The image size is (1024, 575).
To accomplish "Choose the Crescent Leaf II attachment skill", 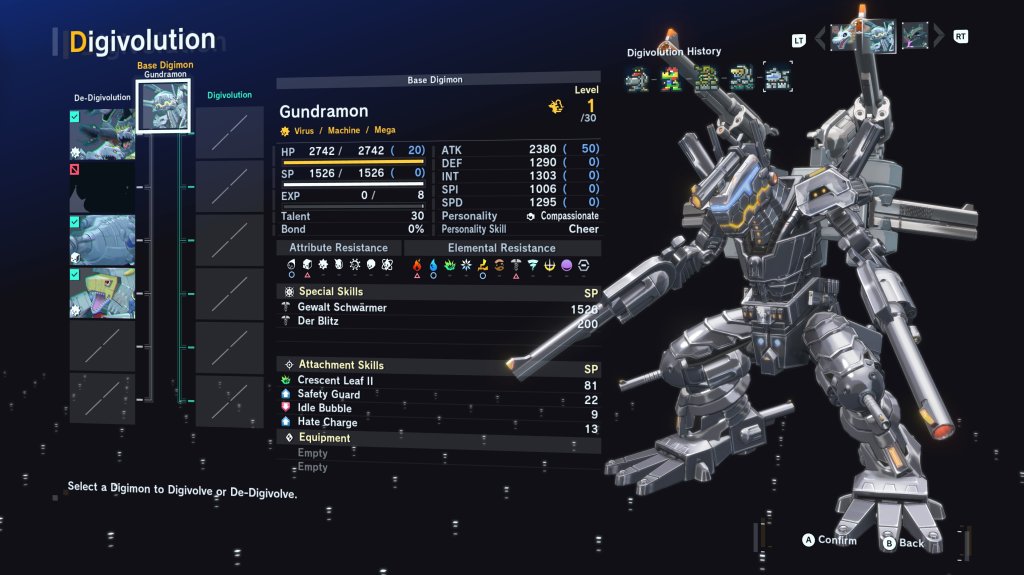I will [x=335, y=381].
